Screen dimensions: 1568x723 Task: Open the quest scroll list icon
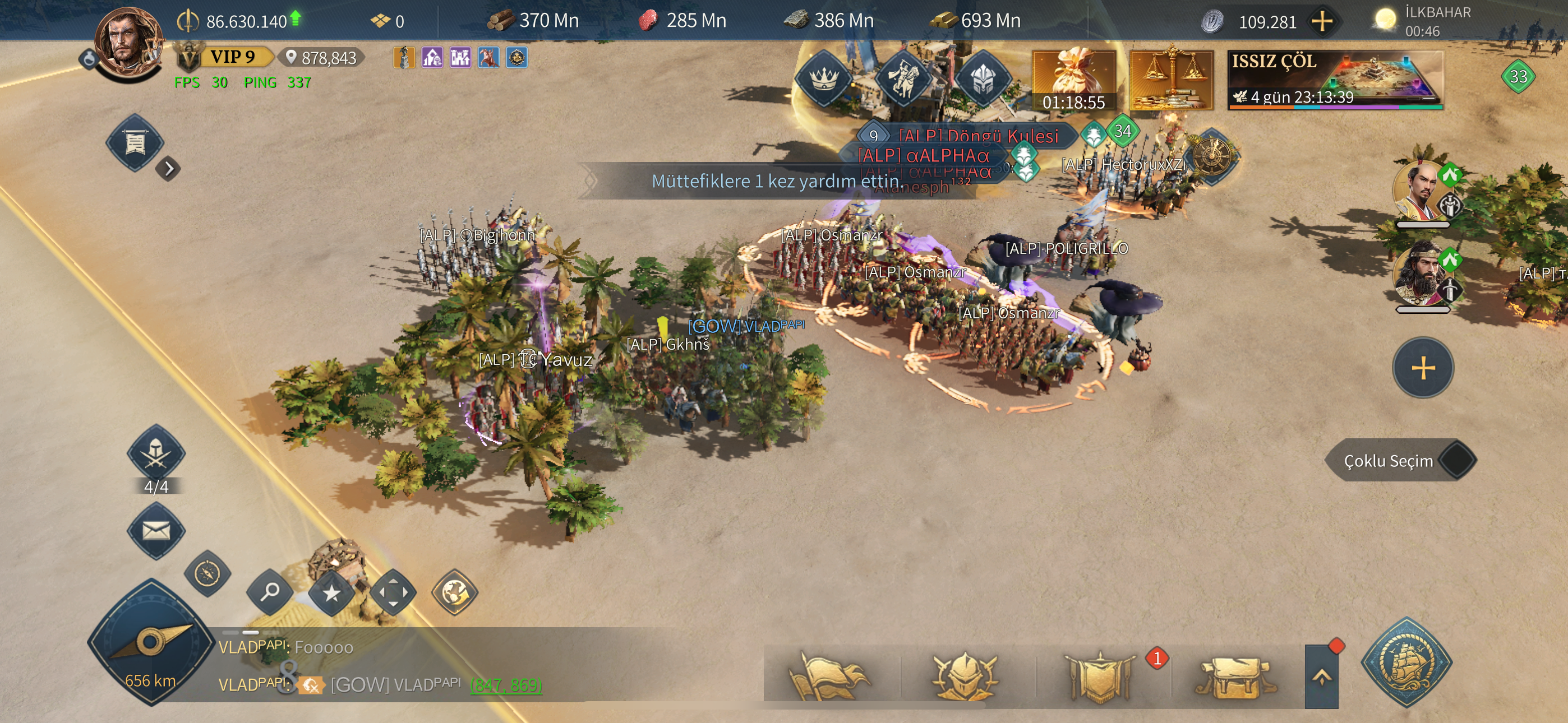tap(135, 143)
